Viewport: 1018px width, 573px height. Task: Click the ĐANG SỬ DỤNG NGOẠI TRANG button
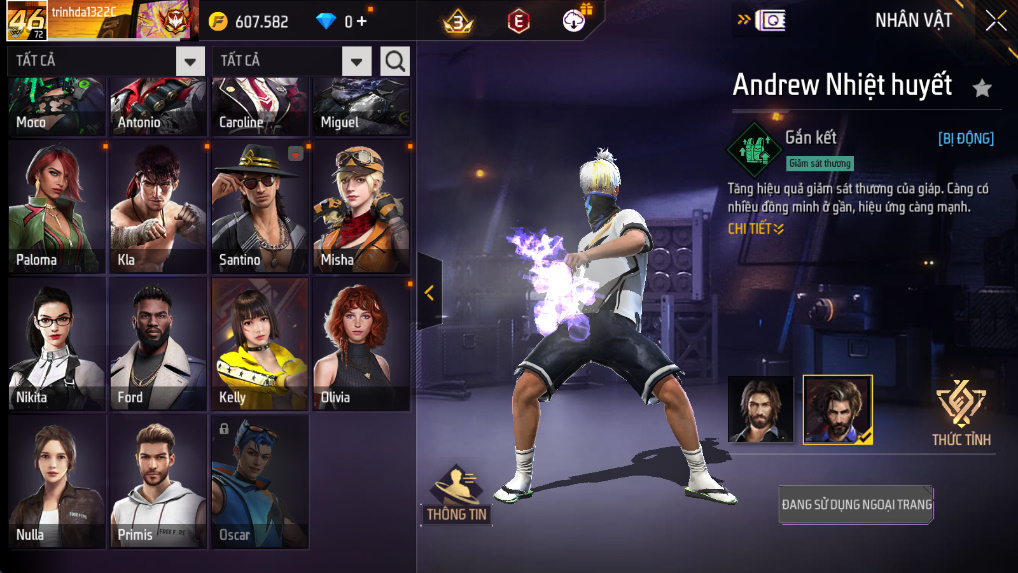(x=856, y=505)
